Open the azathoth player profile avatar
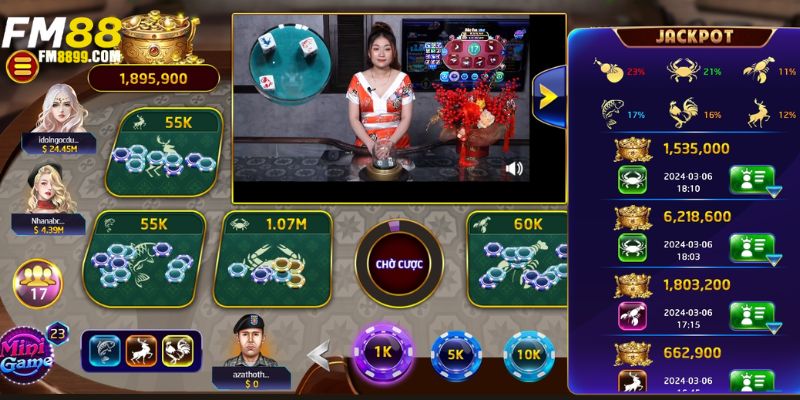 (x=249, y=343)
